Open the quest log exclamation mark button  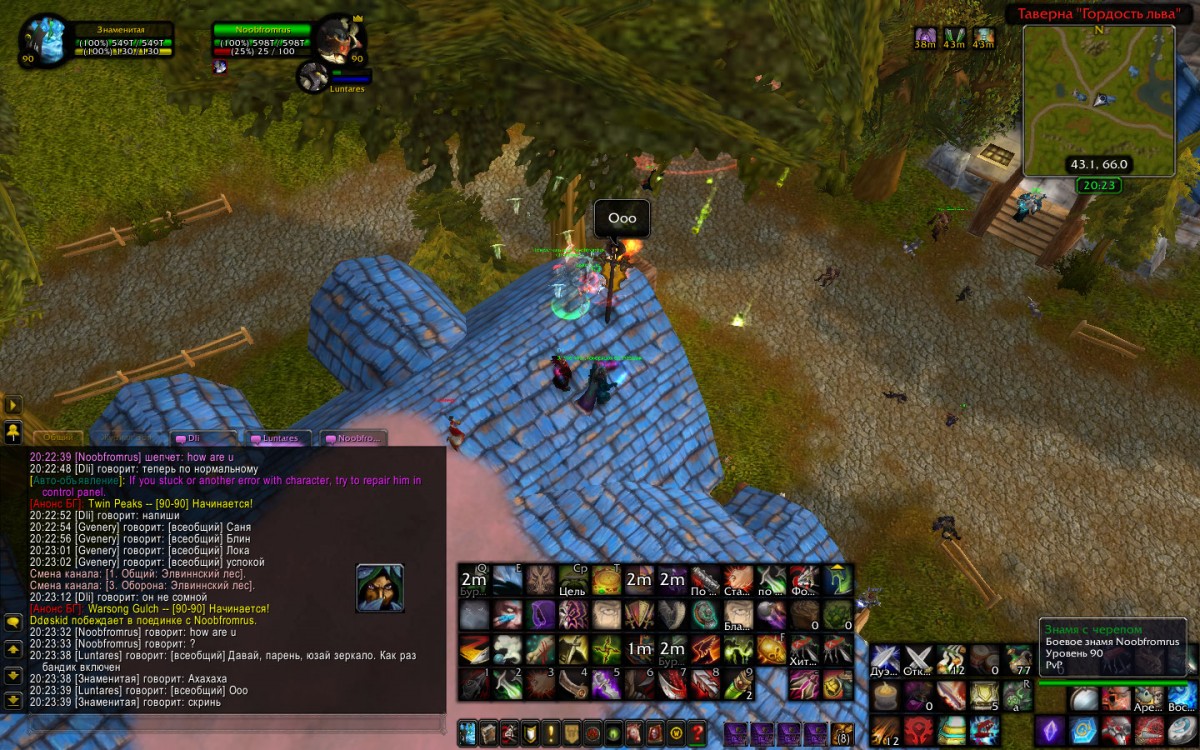pyautogui.click(x=549, y=732)
